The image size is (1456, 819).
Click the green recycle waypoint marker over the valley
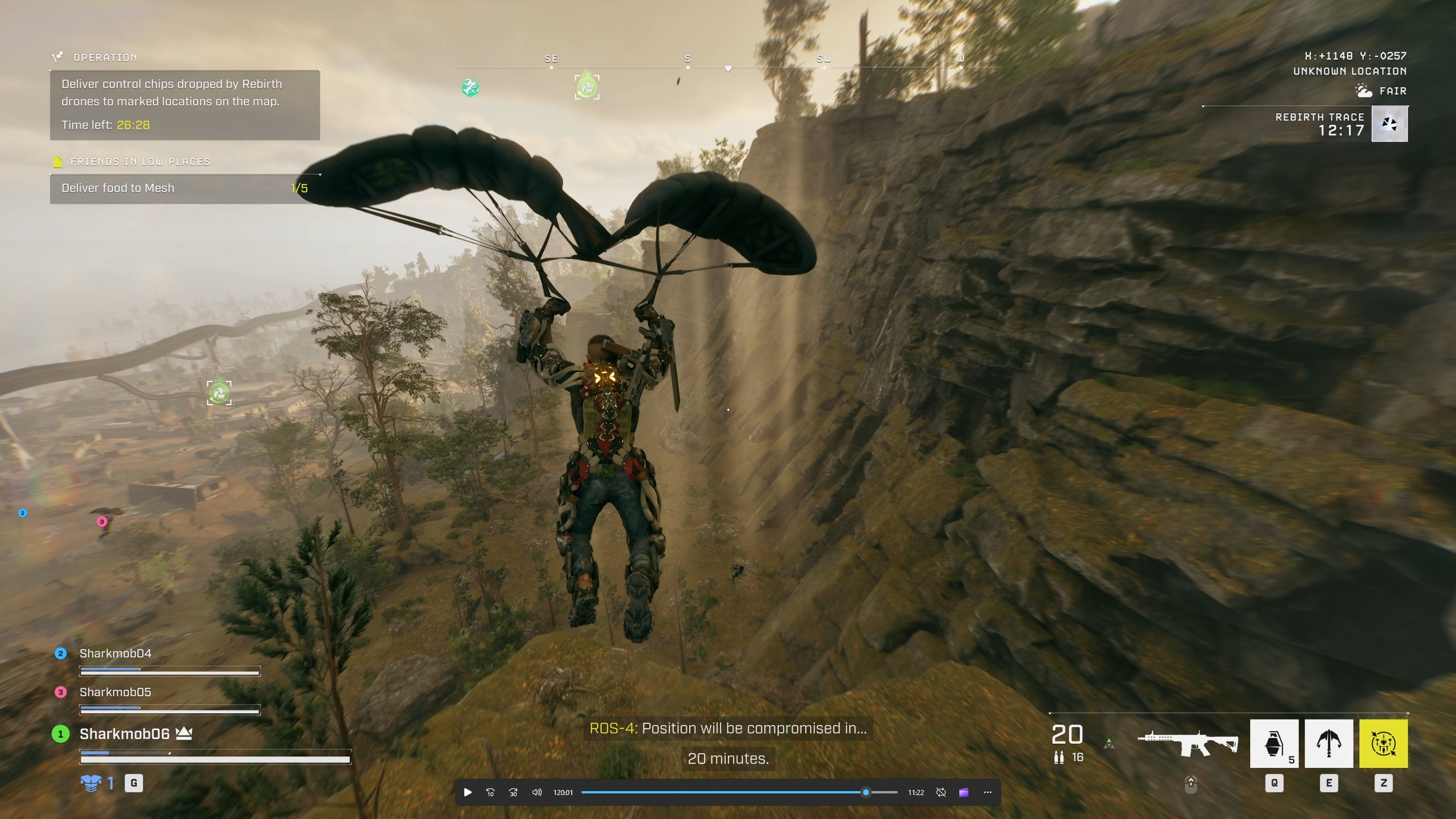coord(219,393)
